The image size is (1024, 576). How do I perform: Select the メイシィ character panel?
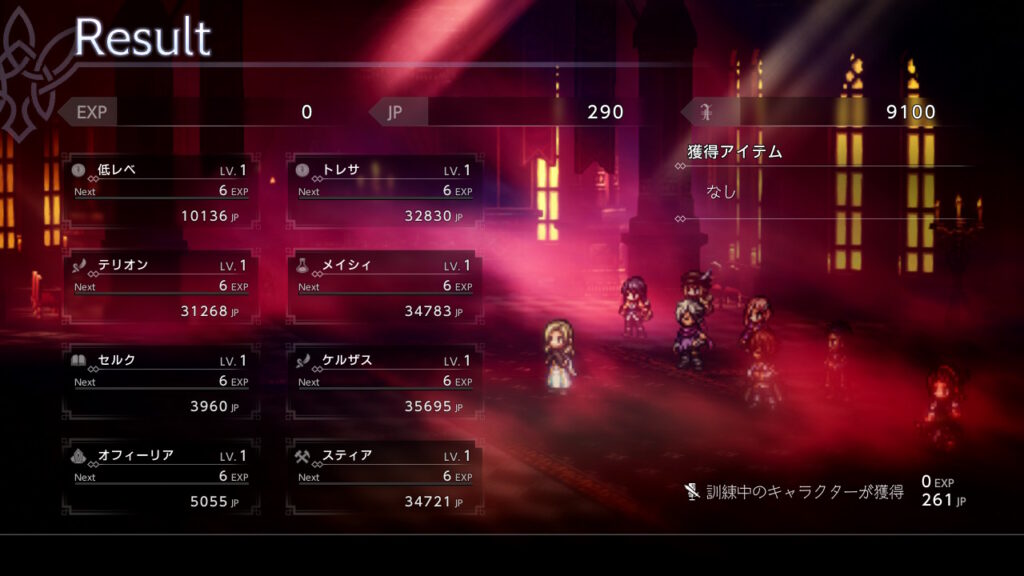385,287
